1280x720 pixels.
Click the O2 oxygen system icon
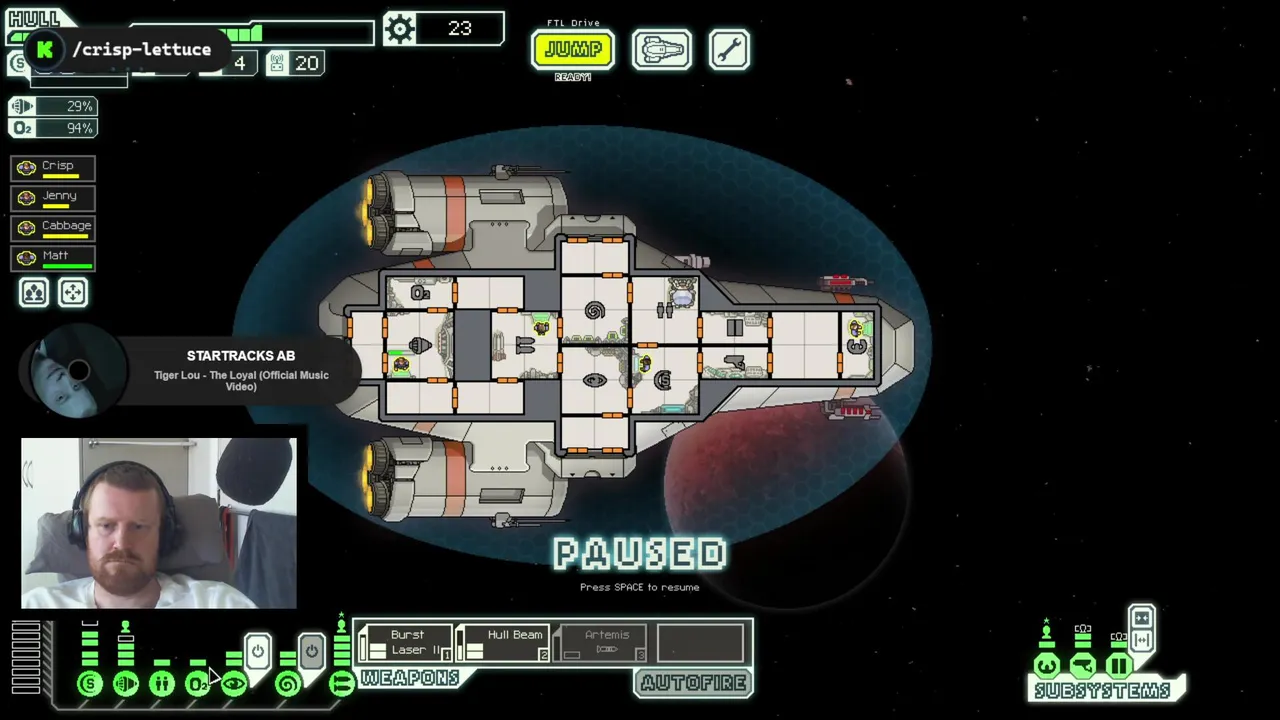tap(197, 684)
